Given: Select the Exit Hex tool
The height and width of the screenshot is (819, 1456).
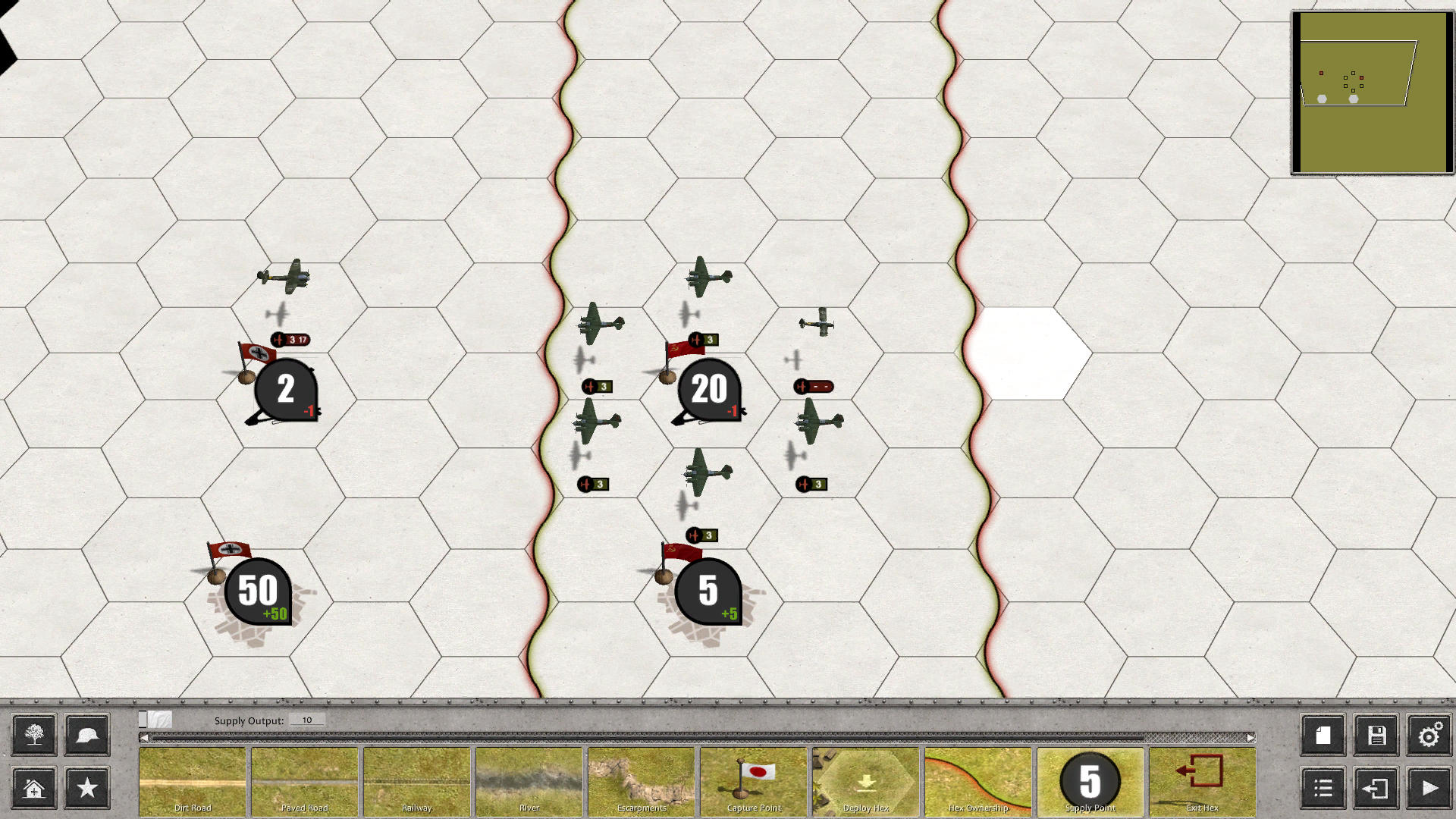Looking at the screenshot, I should (x=1201, y=781).
